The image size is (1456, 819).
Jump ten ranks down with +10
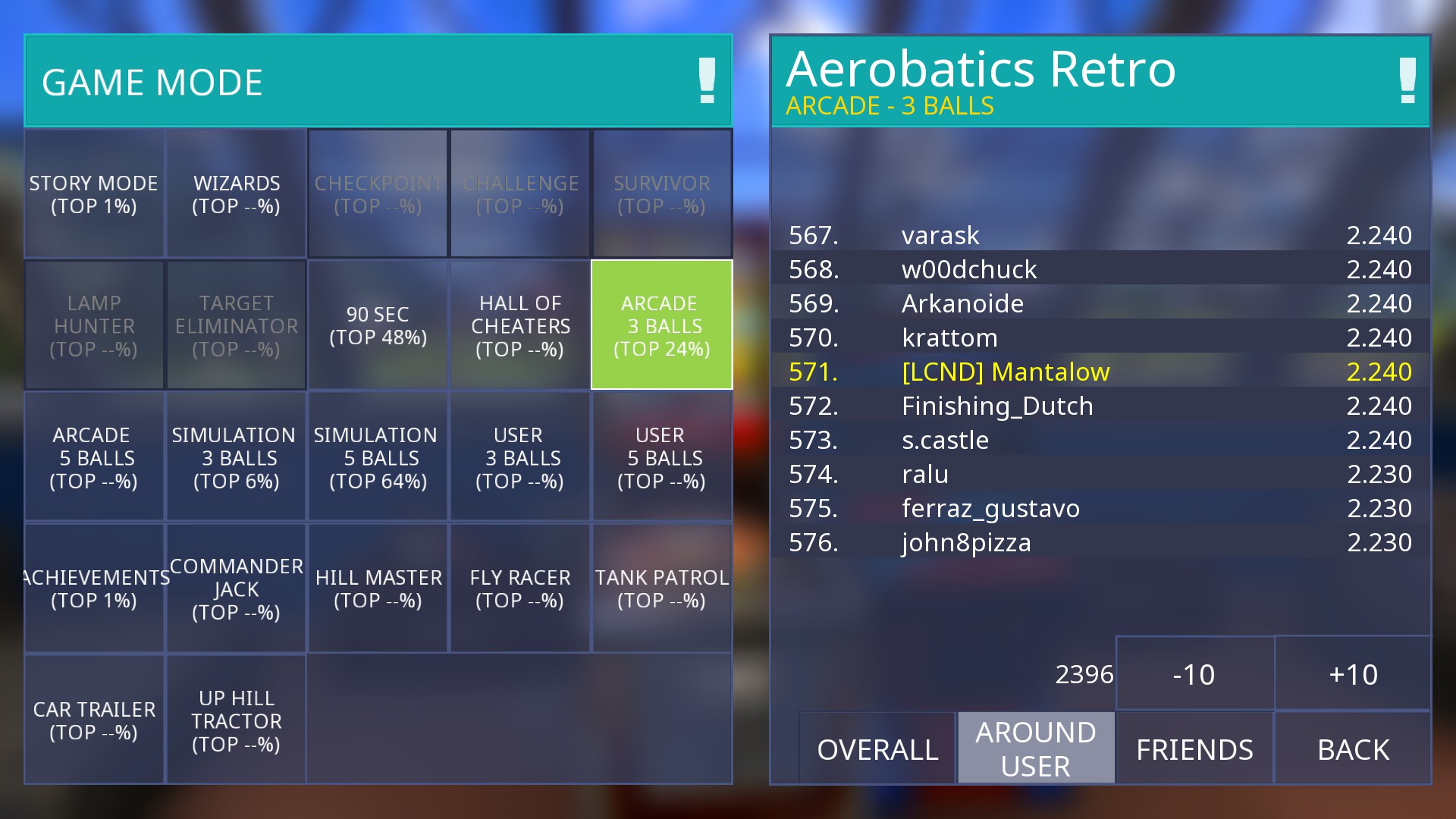[x=1353, y=674]
